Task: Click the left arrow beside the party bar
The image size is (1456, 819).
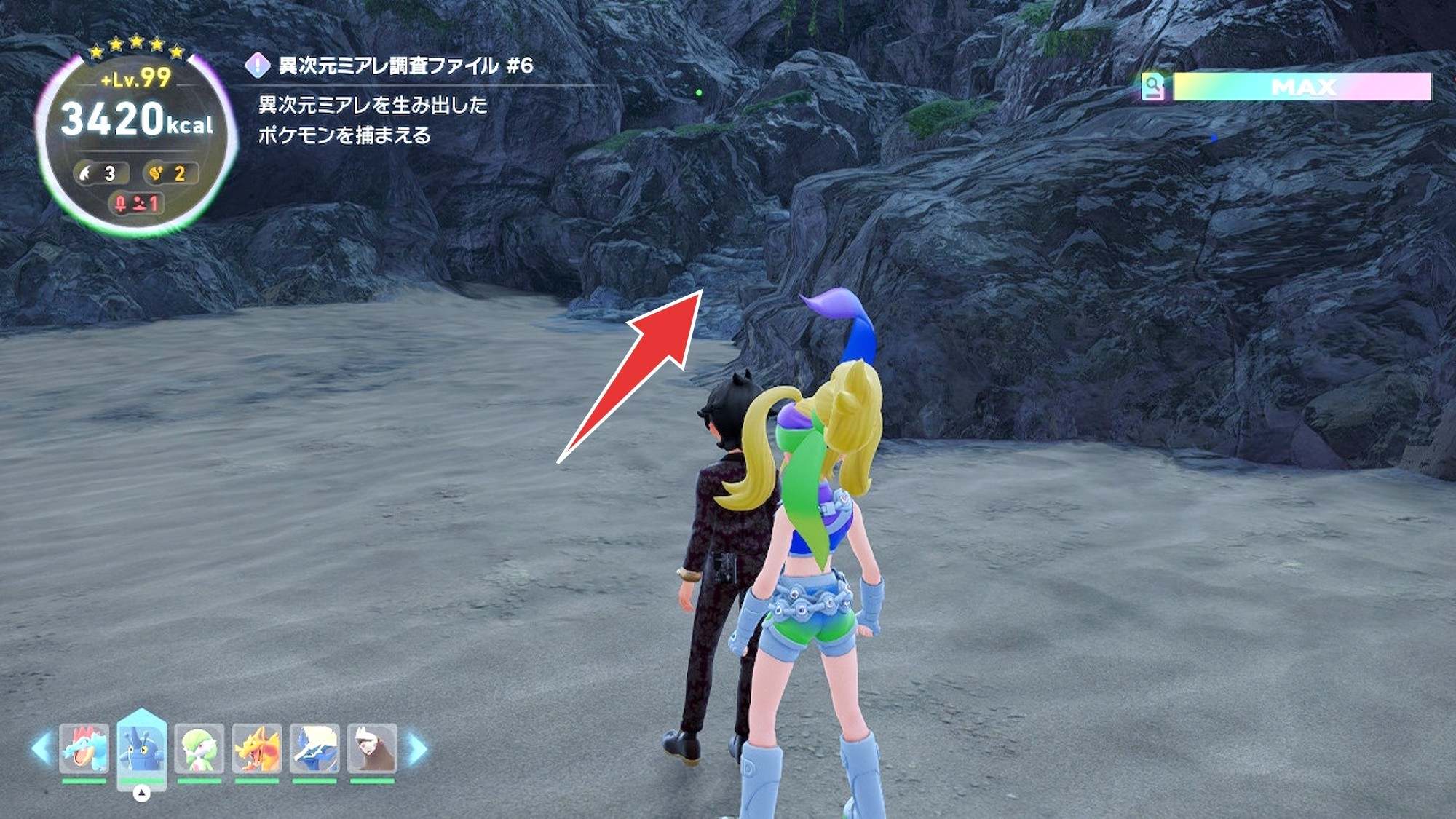Action: coord(41,748)
